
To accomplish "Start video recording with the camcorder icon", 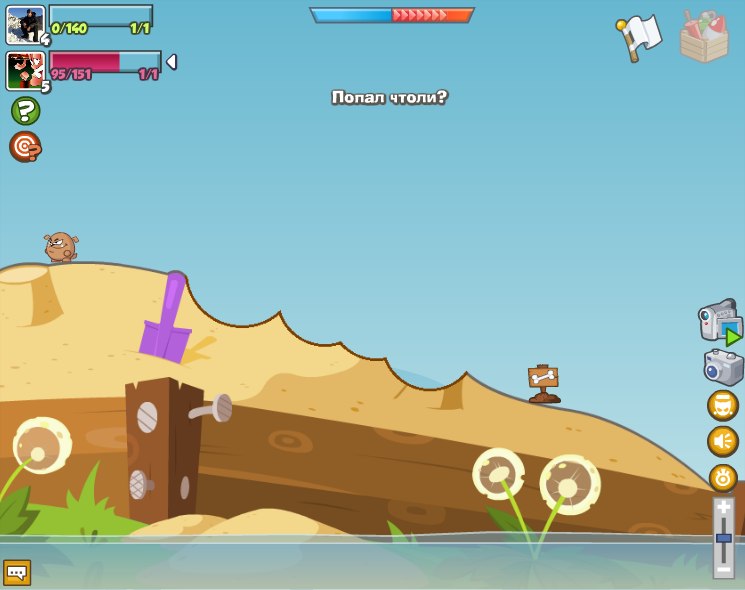I will (720, 323).
